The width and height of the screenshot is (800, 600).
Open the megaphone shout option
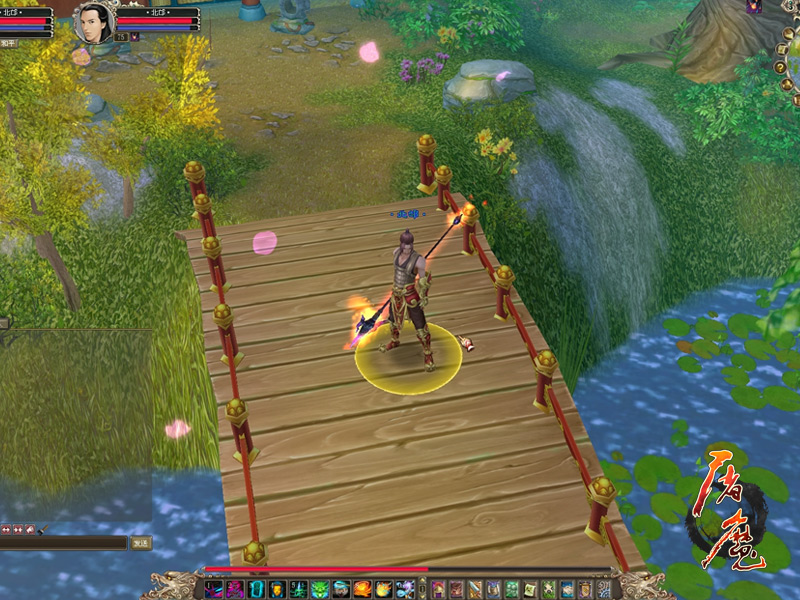(x=30, y=529)
